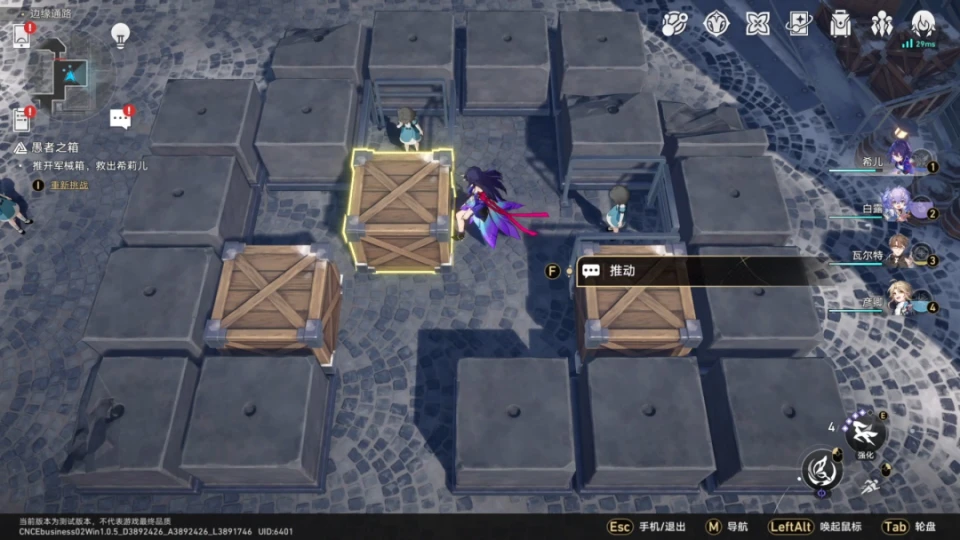
Task: Open the star card warp icon
Action: (x=799, y=23)
